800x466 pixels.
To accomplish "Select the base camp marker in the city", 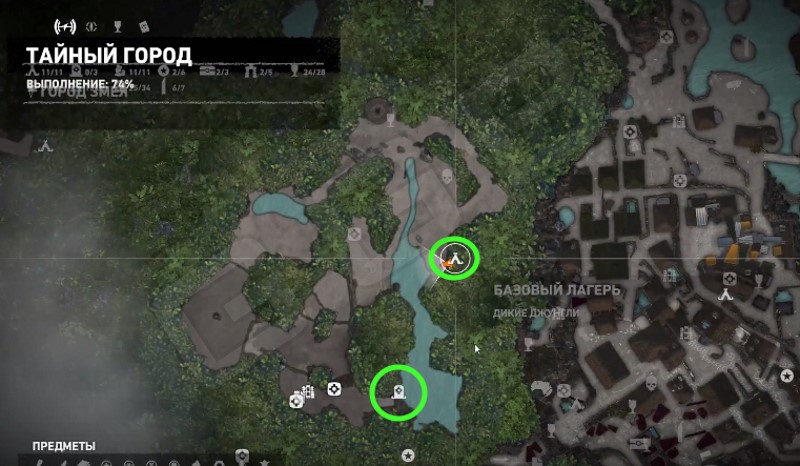I will pyautogui.click(x=724, y=294).
